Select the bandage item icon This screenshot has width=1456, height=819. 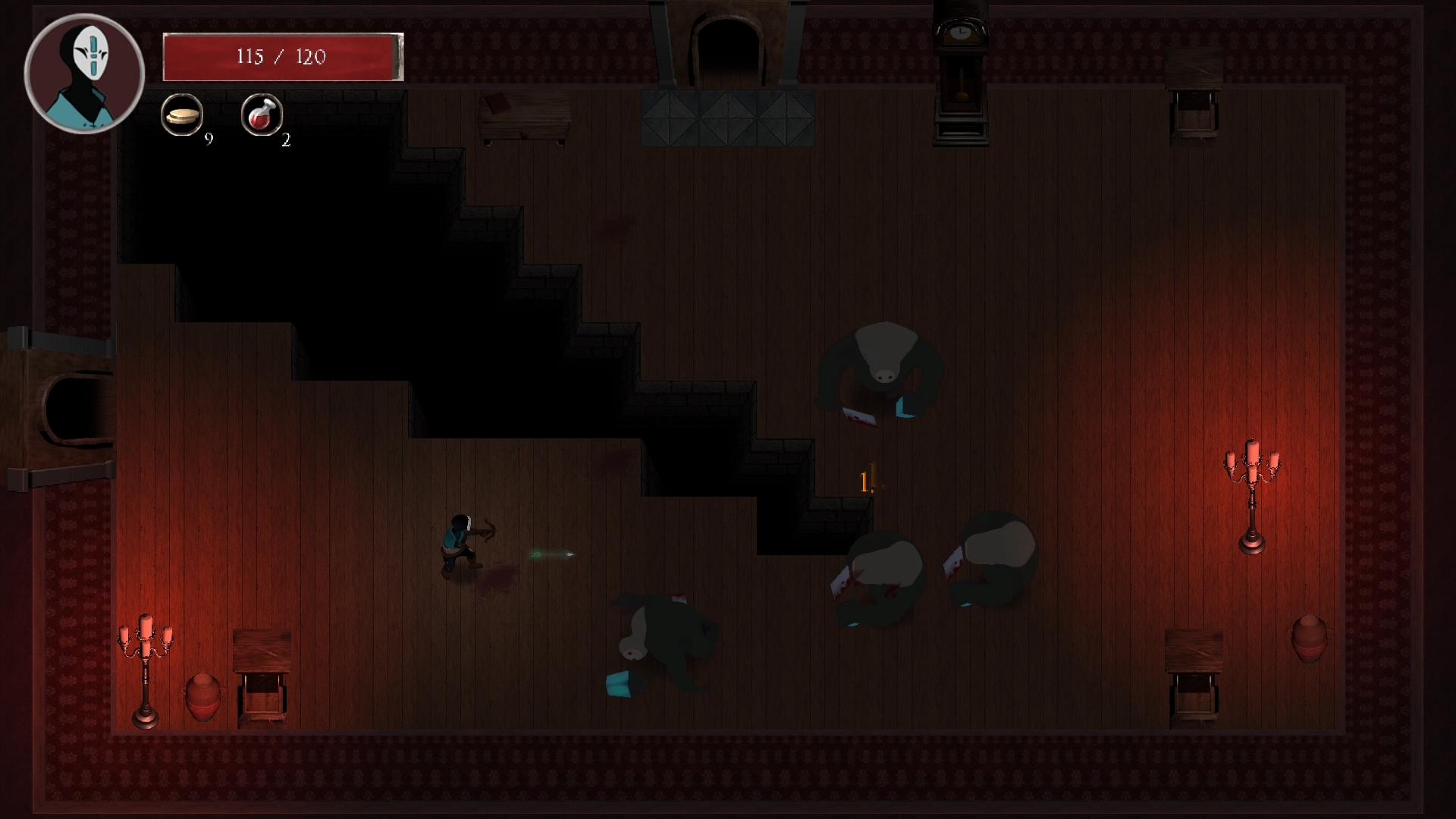tap(182, 115)
